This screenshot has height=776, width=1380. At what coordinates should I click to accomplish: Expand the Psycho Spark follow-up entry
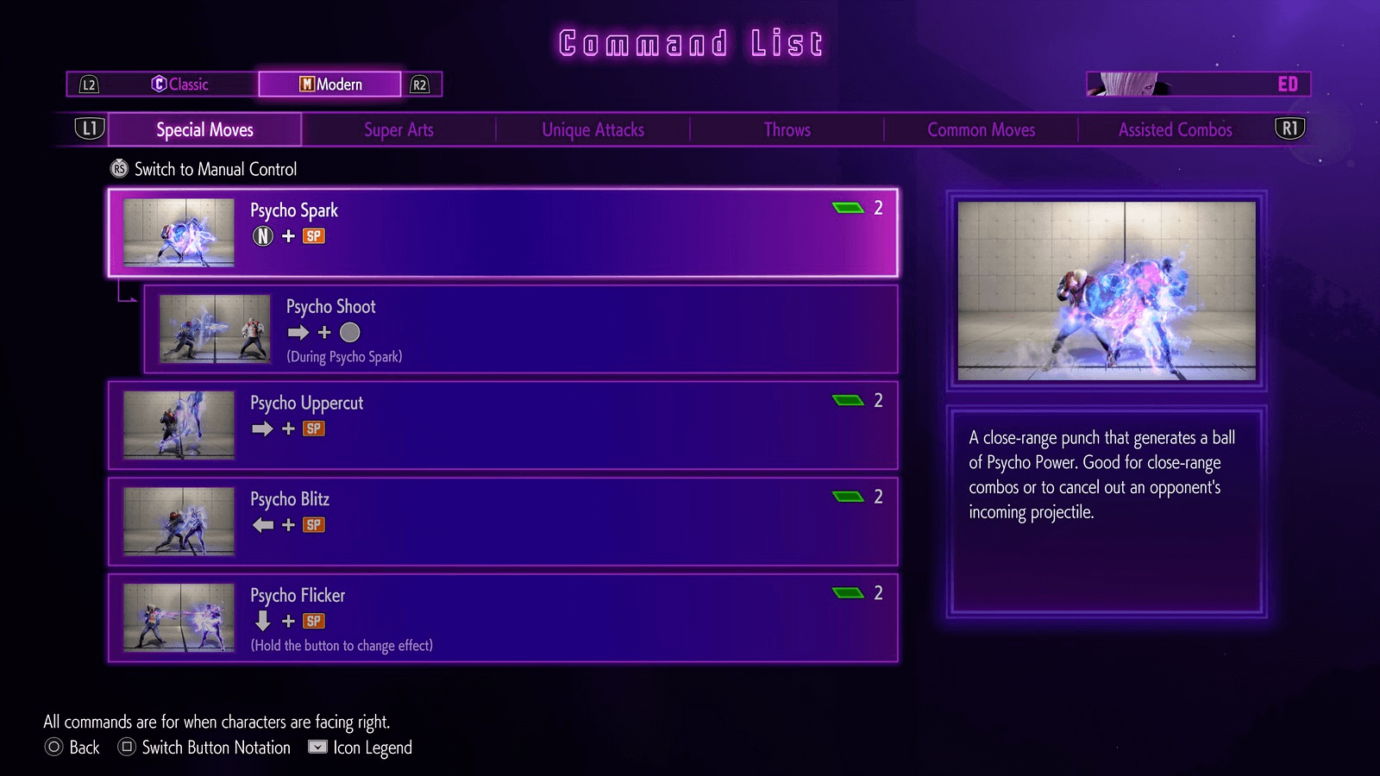click(500, 232)
